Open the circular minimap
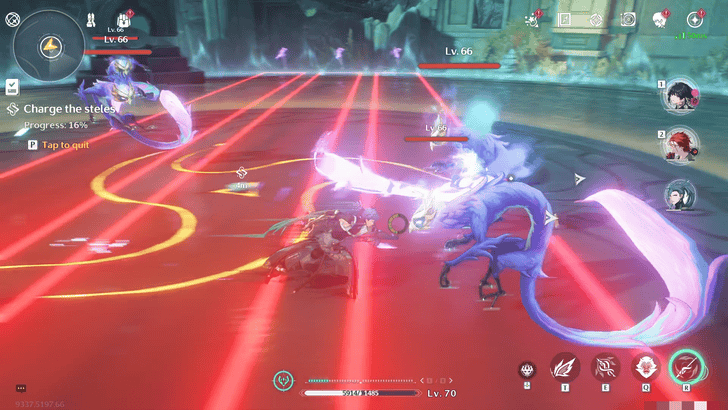This screenshot has width=728, height=410. (50, 47)
